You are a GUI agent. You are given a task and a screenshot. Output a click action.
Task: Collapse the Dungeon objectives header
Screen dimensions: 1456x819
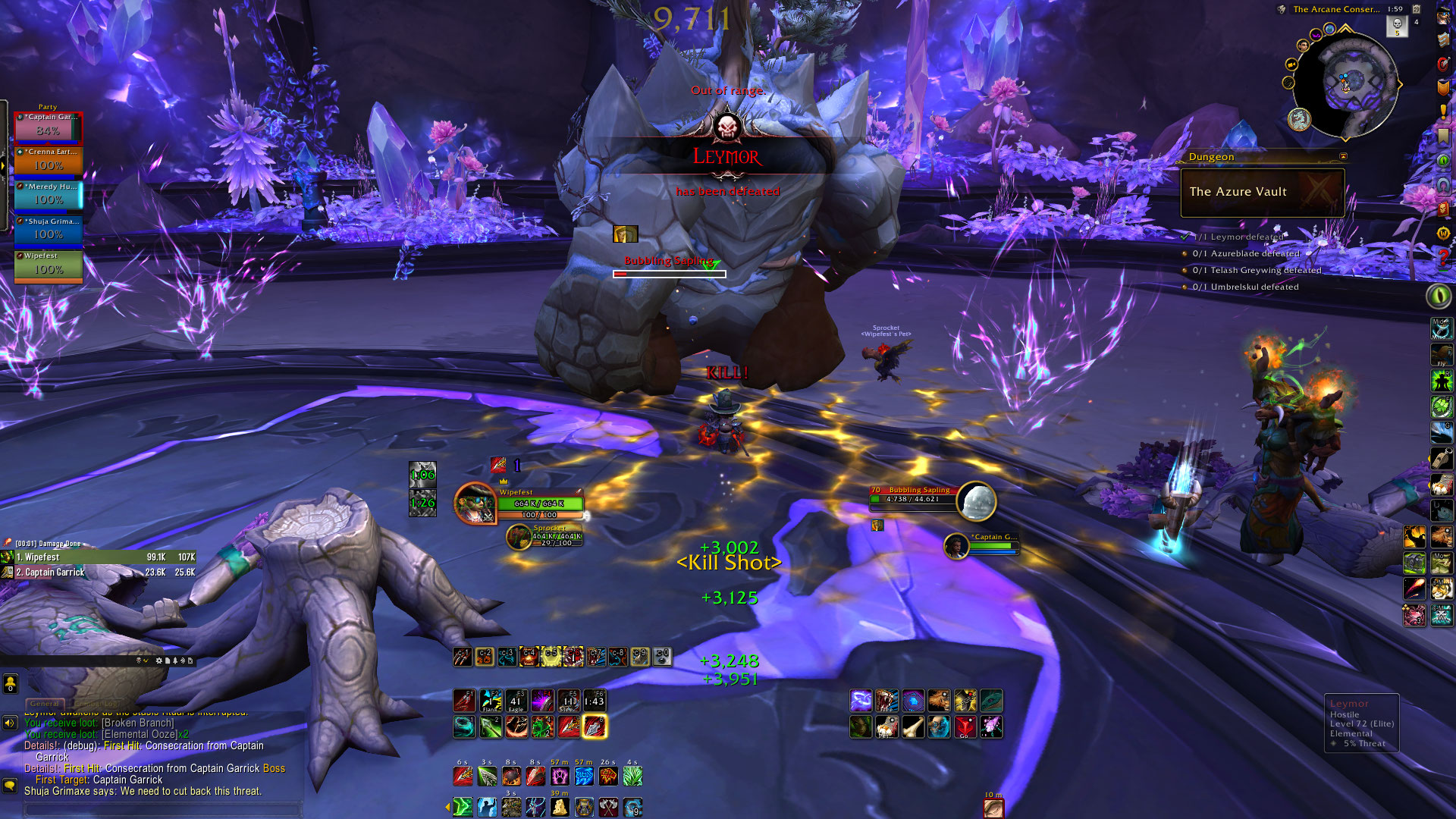tap(1343, 157)
